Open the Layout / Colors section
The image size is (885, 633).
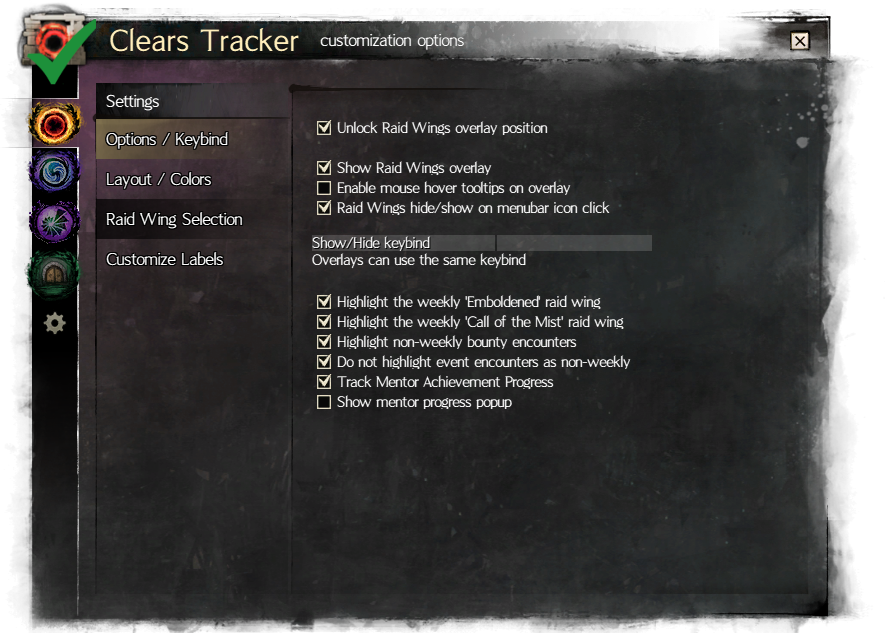click(159, 179)
